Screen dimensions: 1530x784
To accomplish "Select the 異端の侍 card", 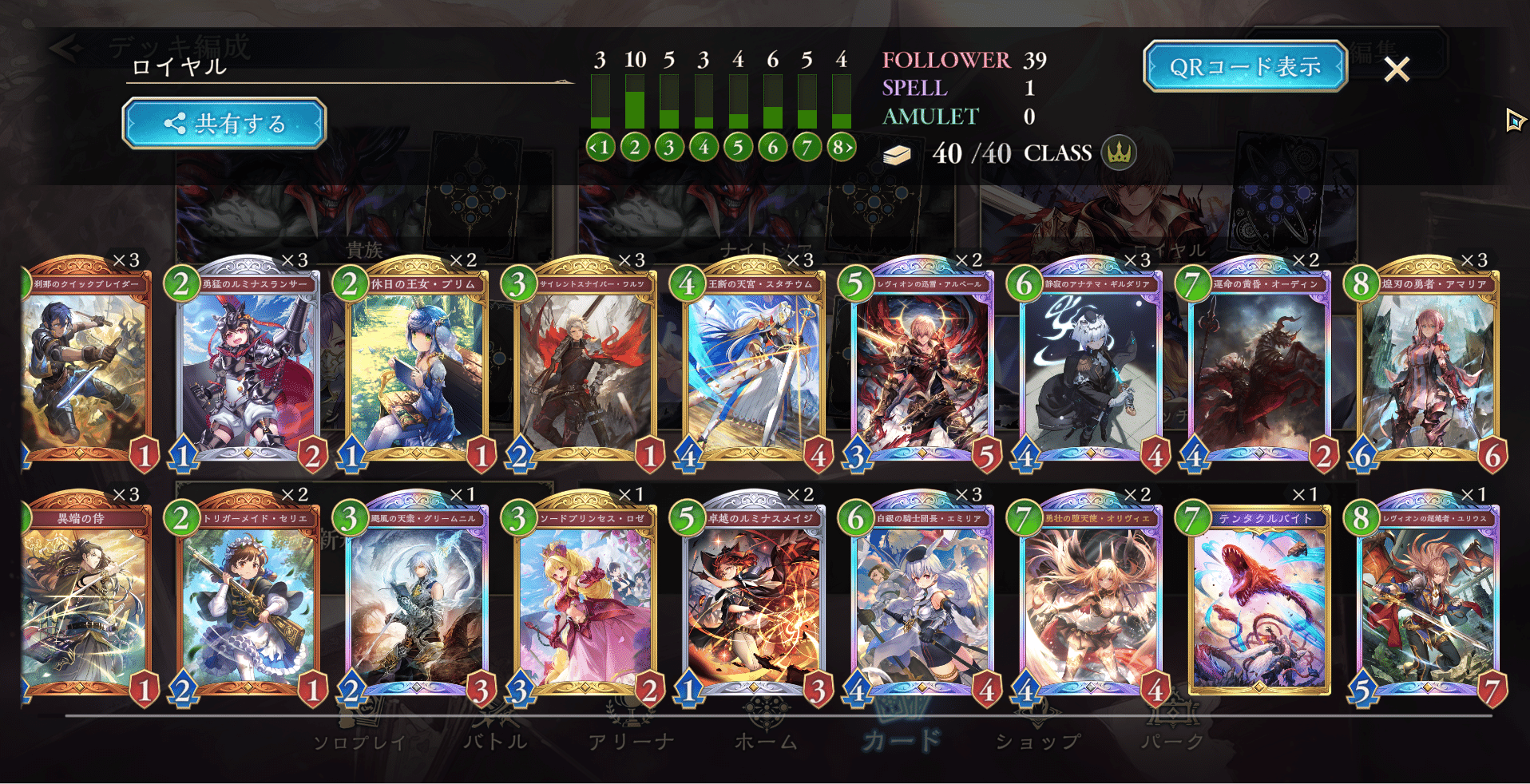I will click(86, 603).
